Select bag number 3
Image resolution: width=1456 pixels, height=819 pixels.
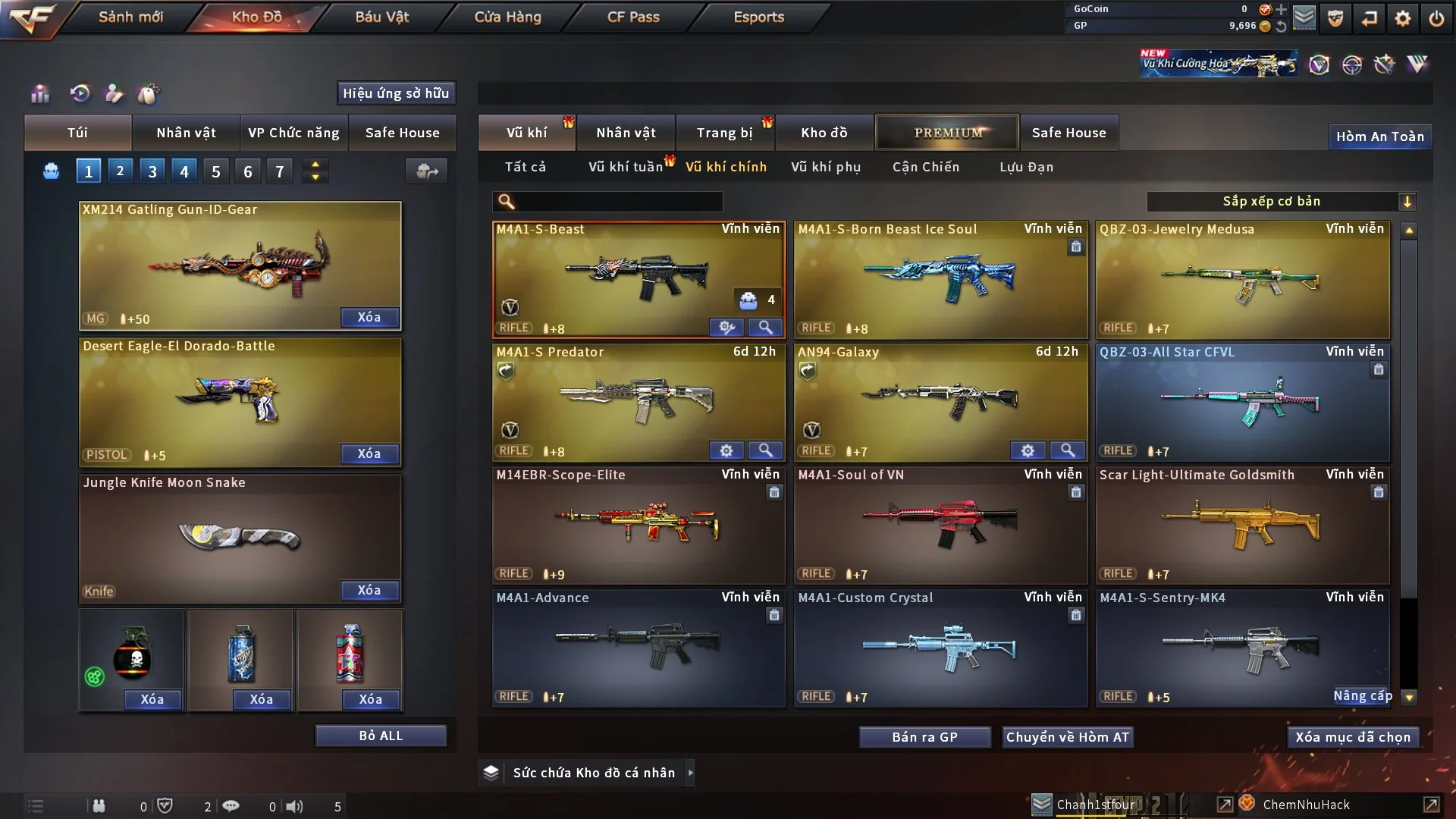(152, 171)
